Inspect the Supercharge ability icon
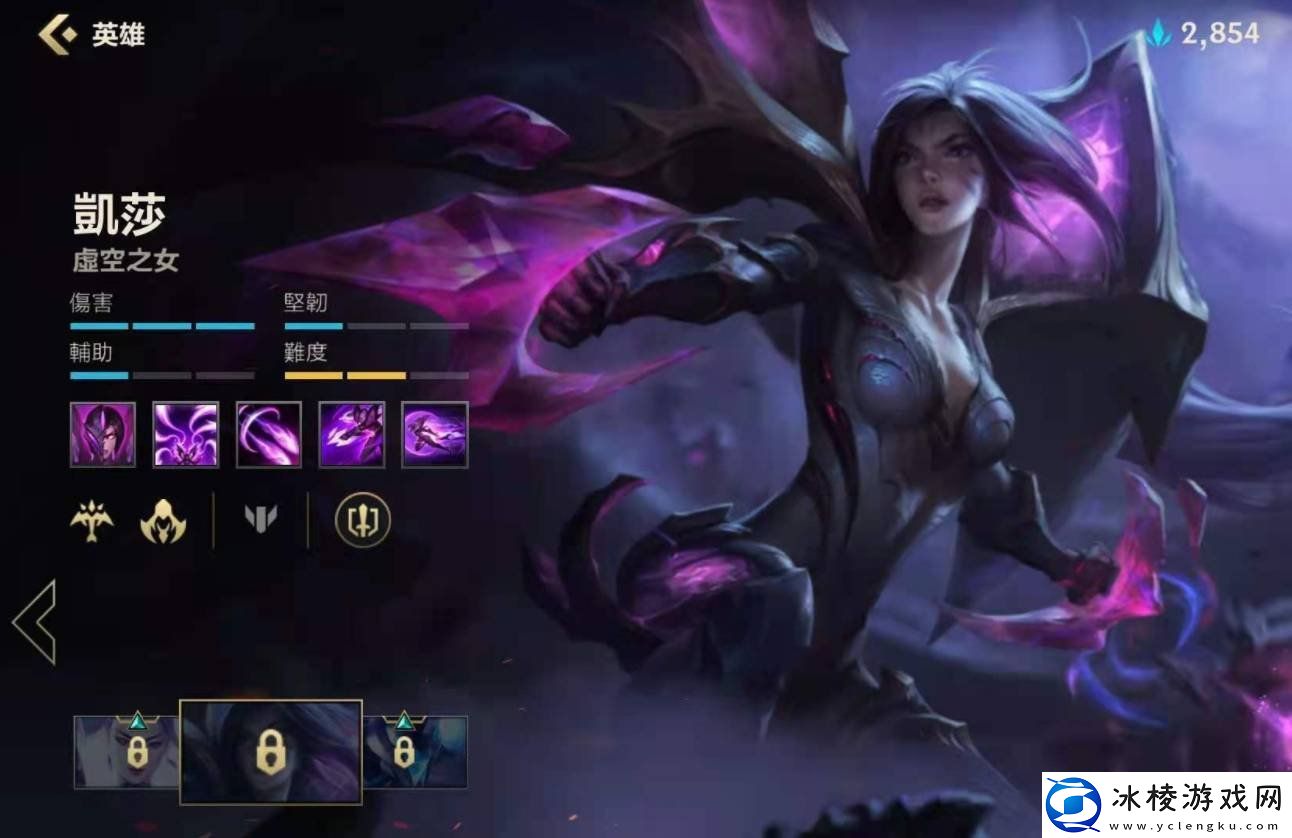The width and height of the screenshot is (1292, 838). [x=351, y=434]
